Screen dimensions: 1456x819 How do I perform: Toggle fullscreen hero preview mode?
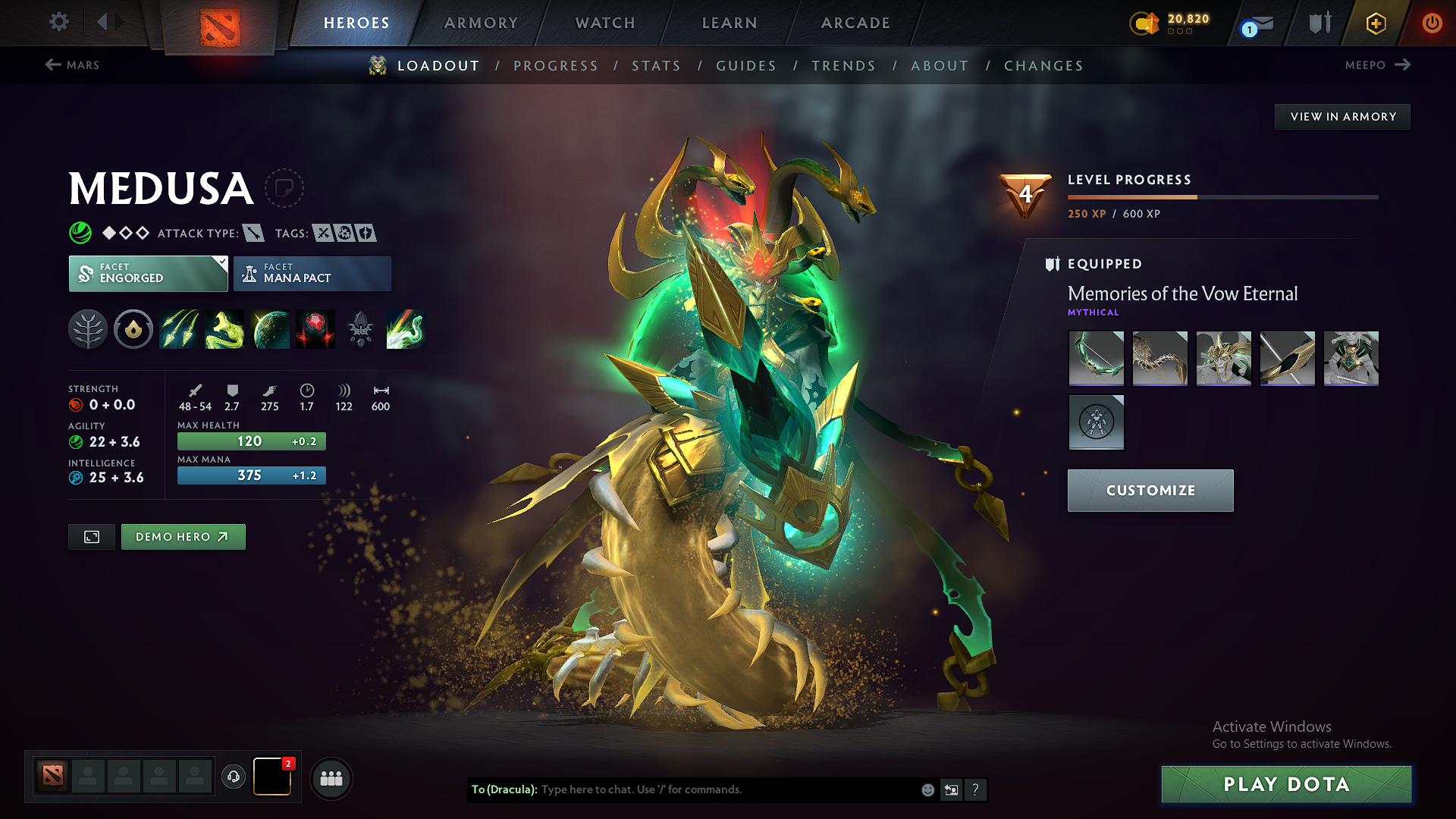91,536
